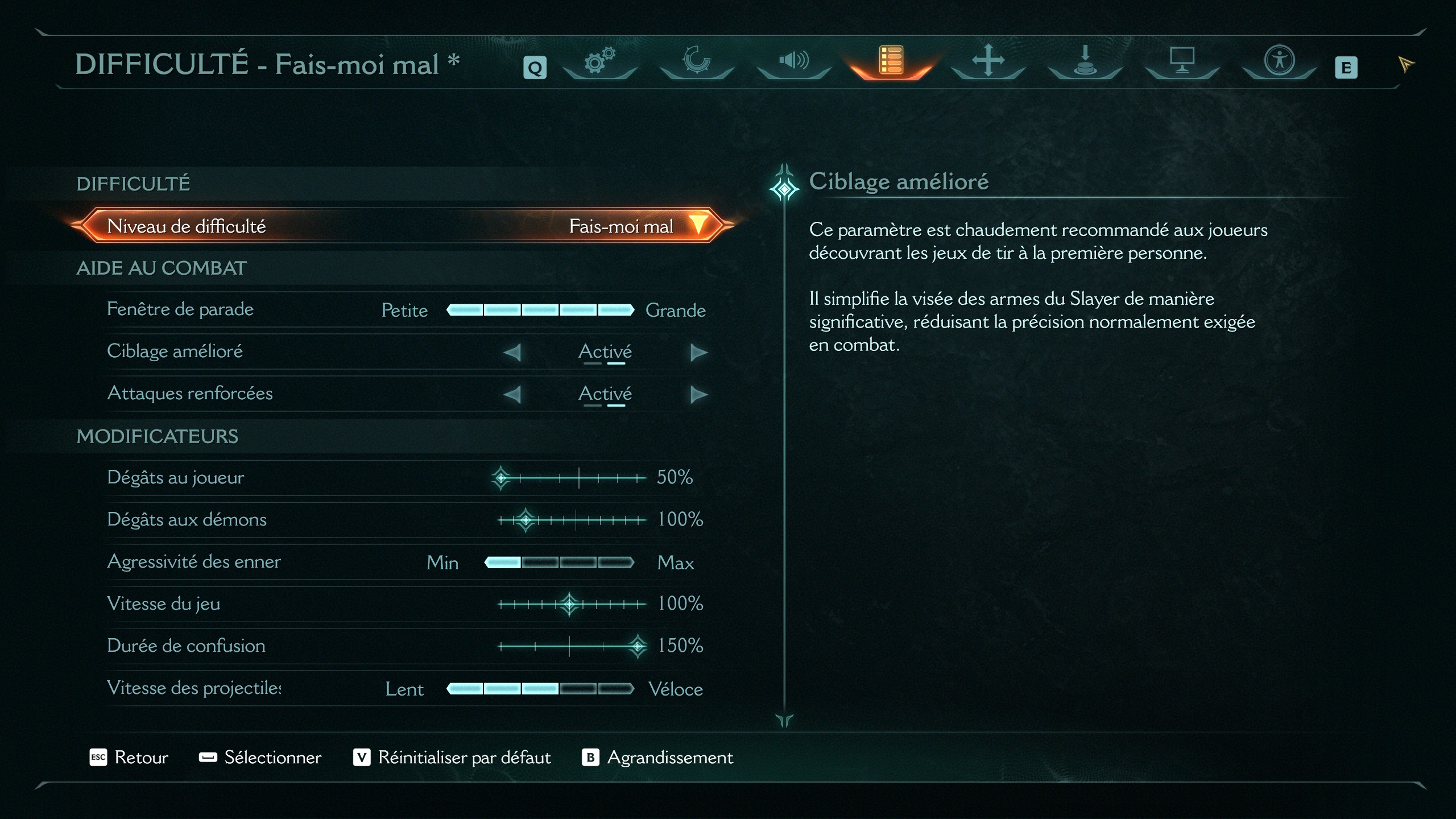Select the circular arrow gameplay tab icon

click(x=696, y=63)
